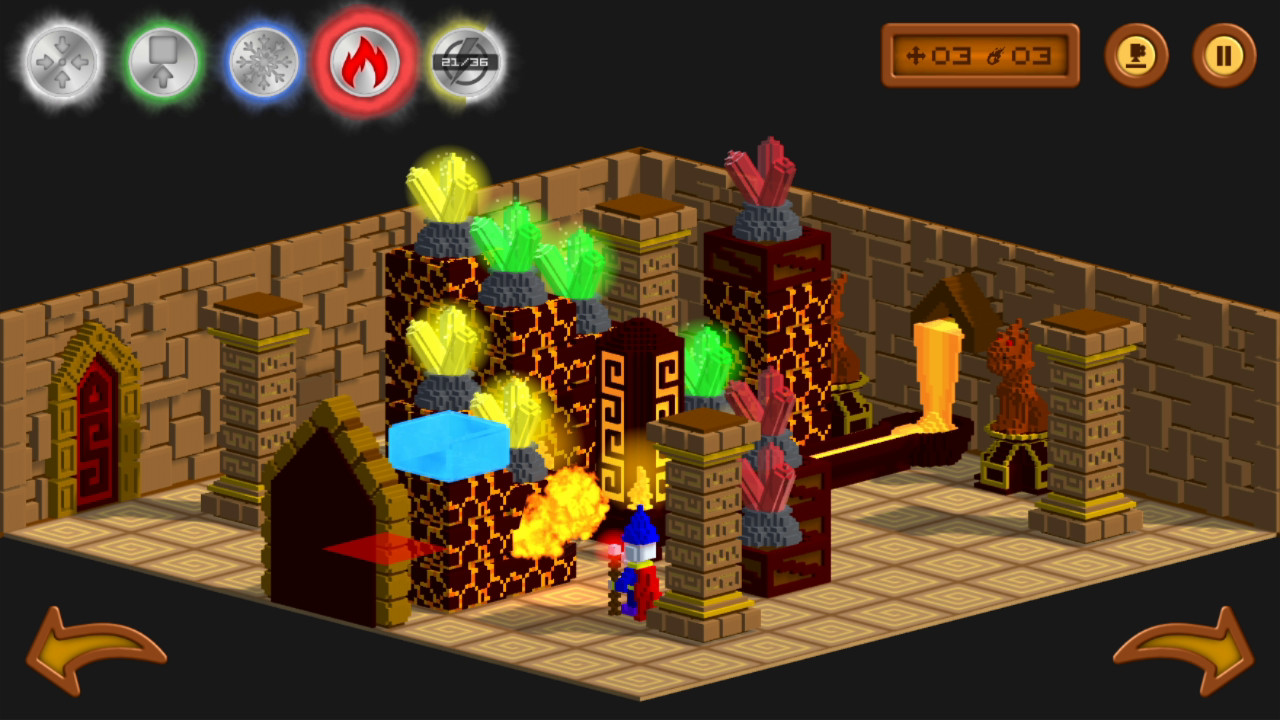
Task: Select the snowflake Ice power
Action: point(265,60)
